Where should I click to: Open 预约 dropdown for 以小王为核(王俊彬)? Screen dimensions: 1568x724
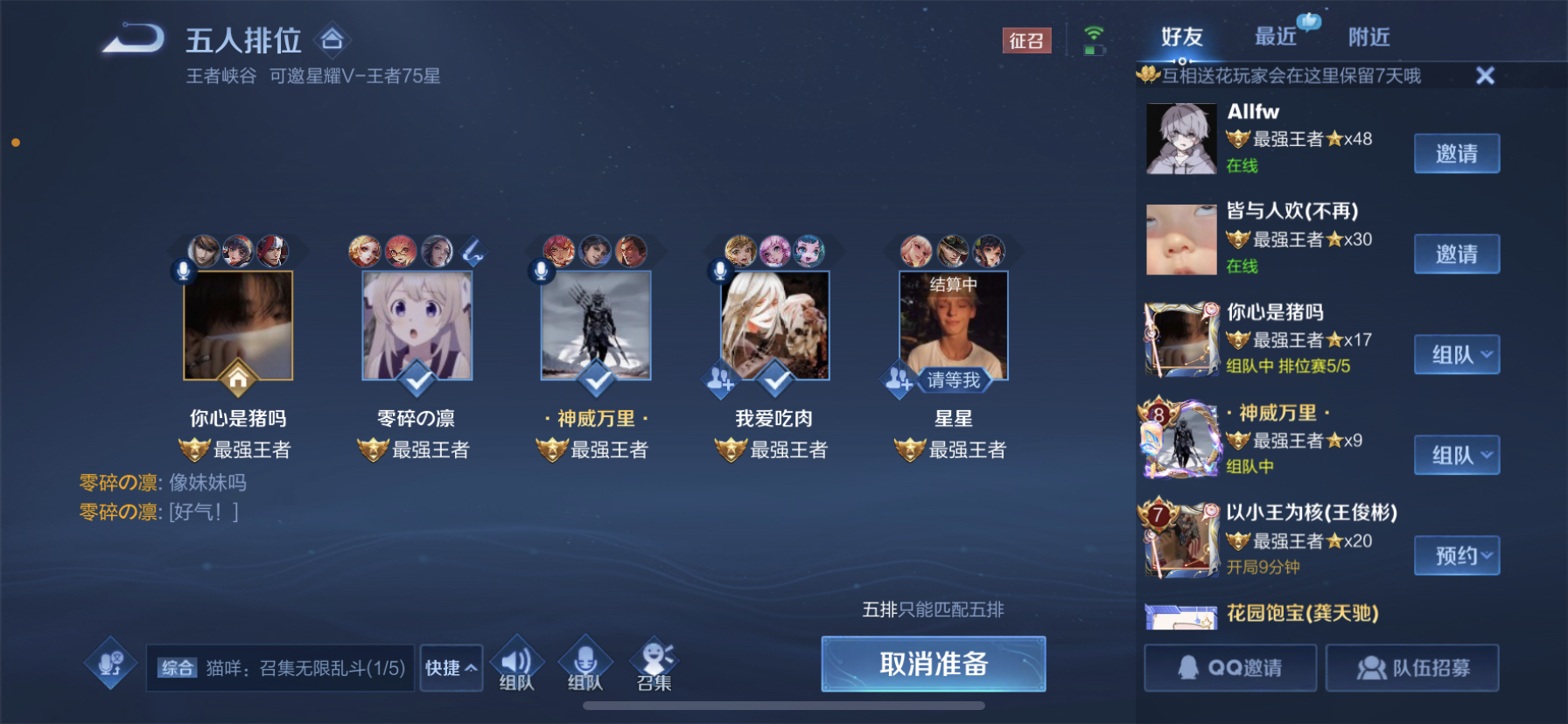pos(1456,556)
